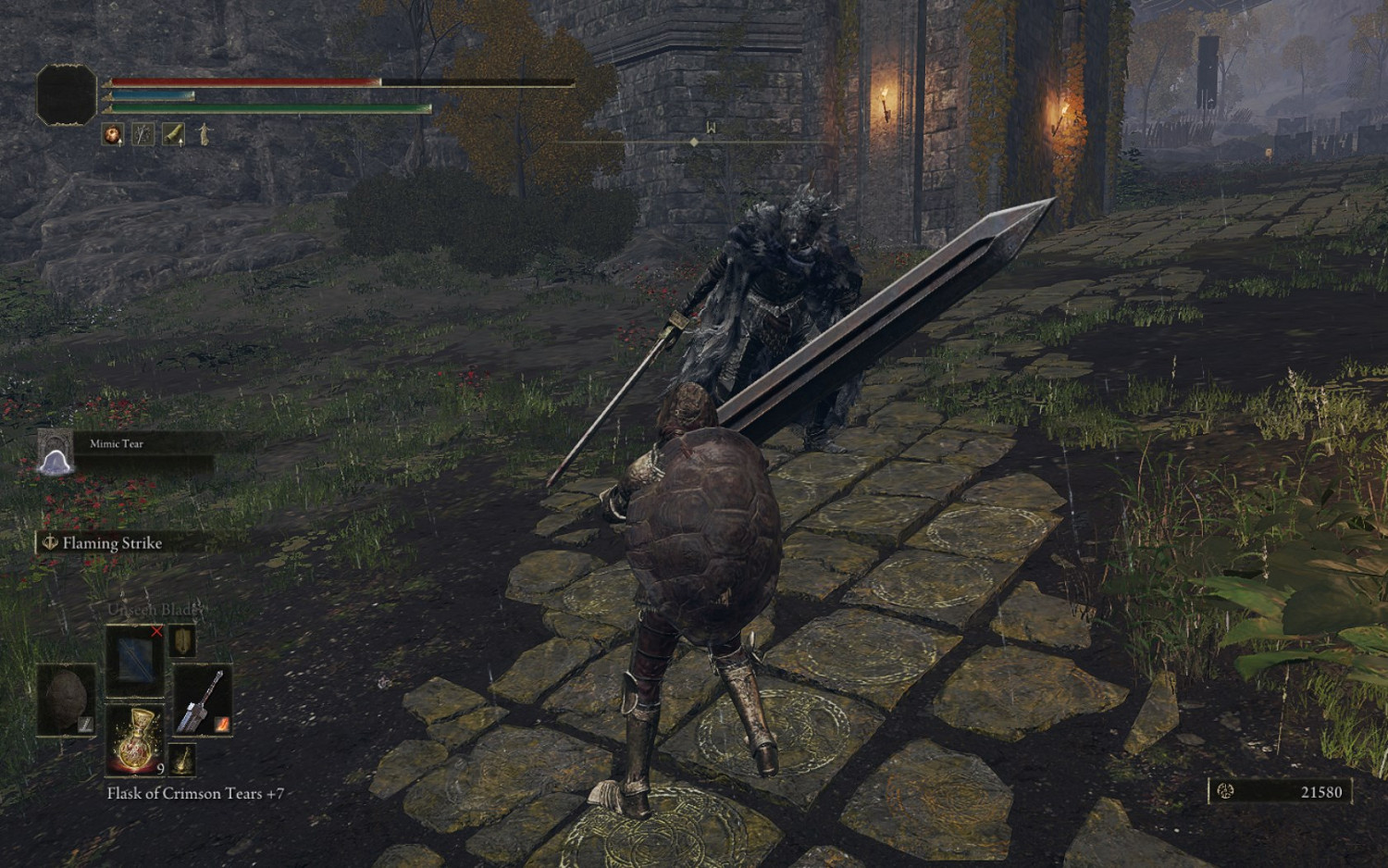Click the flame affinity badge on the weapon slot

tap(222, 725)
